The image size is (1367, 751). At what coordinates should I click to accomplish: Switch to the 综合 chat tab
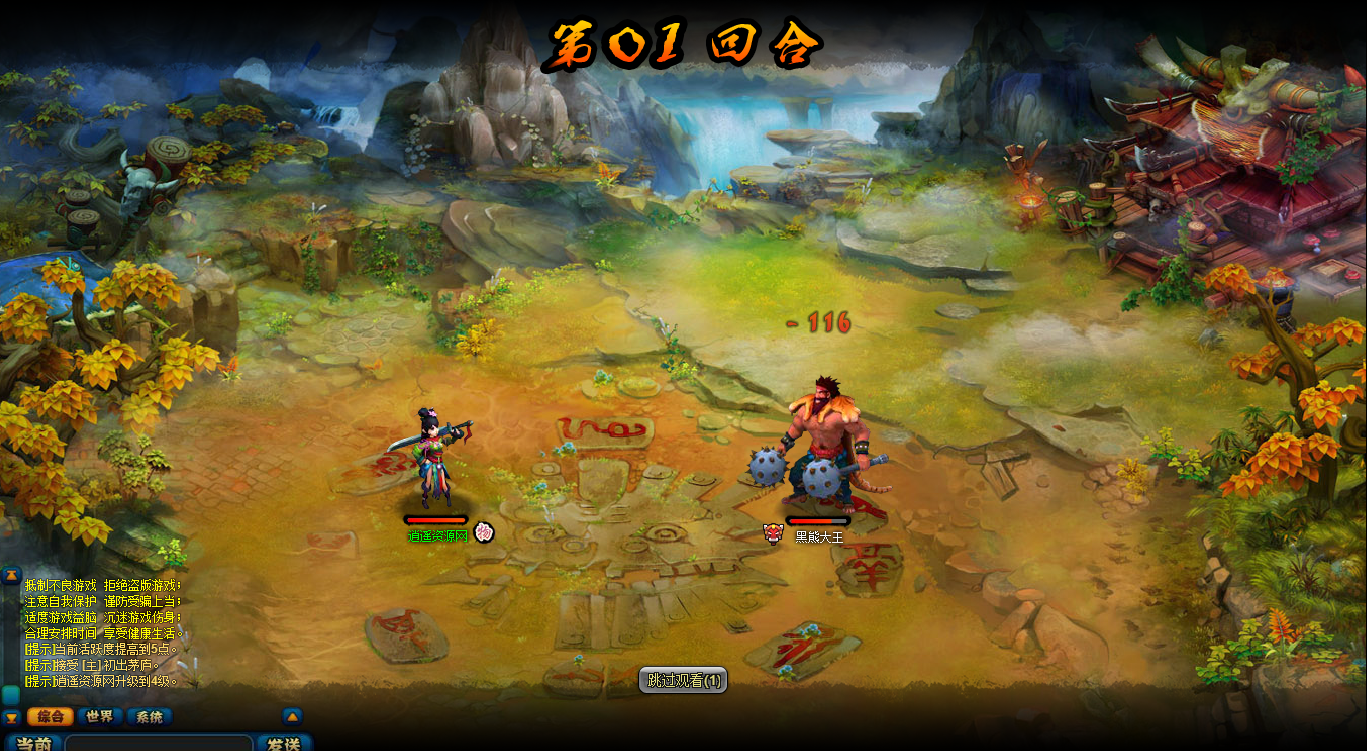pos(50,716)
